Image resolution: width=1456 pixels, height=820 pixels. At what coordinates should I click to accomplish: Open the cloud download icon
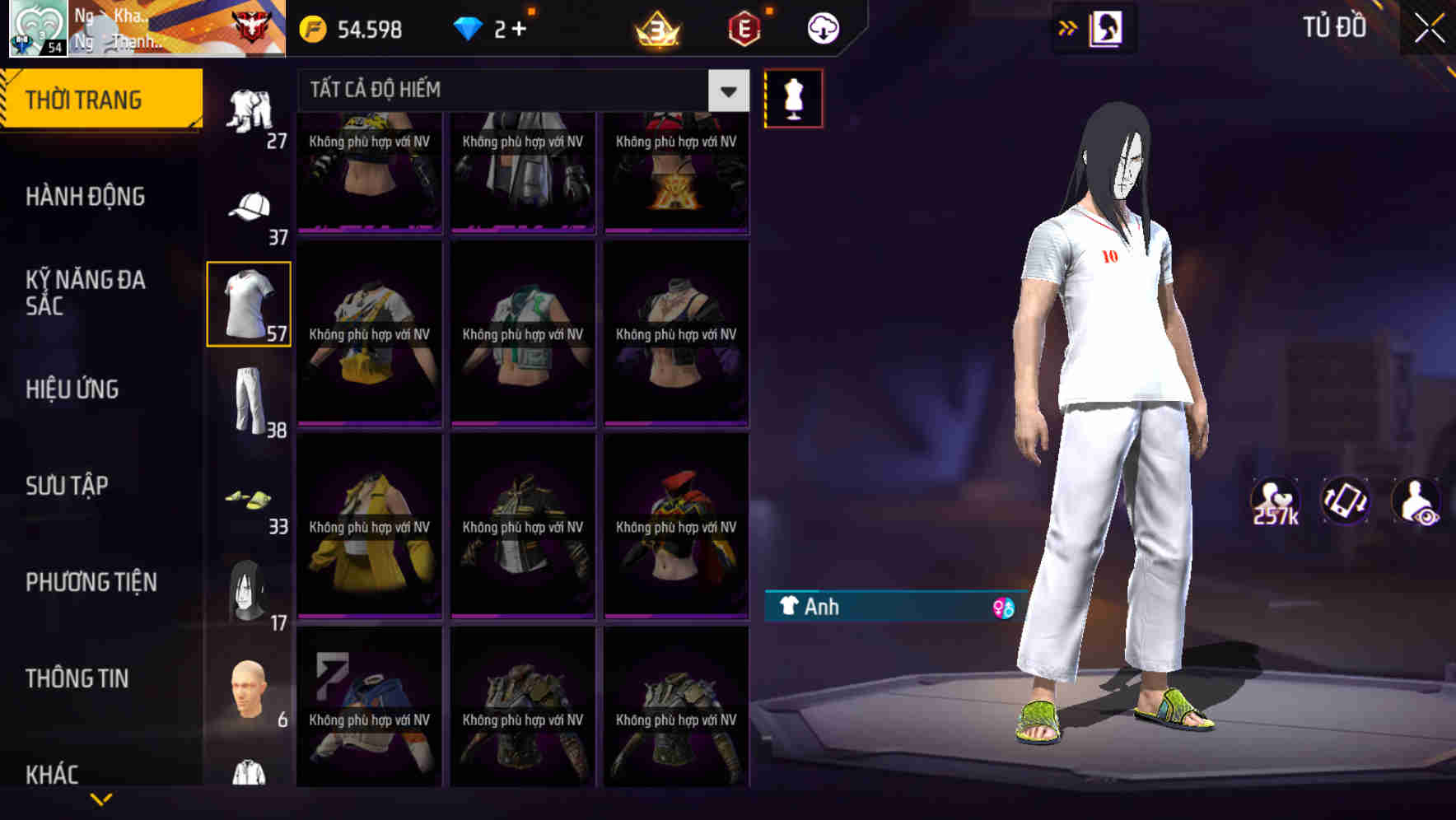[822, 28]
